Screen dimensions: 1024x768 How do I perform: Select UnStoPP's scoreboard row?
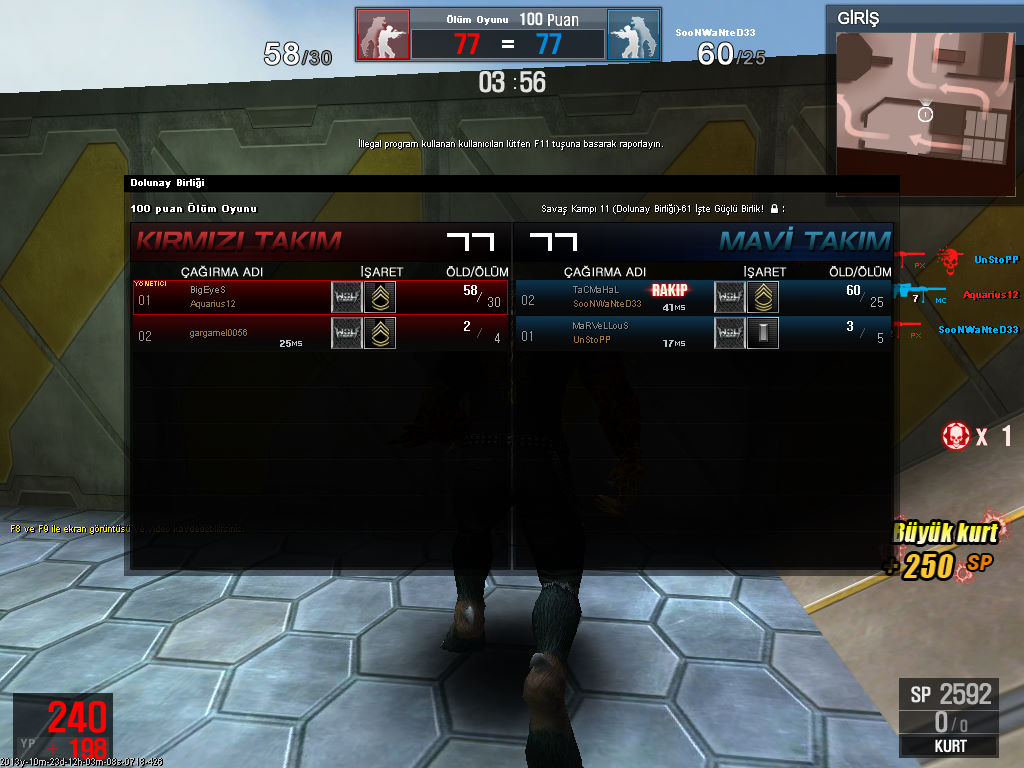(x=702, y=333)
